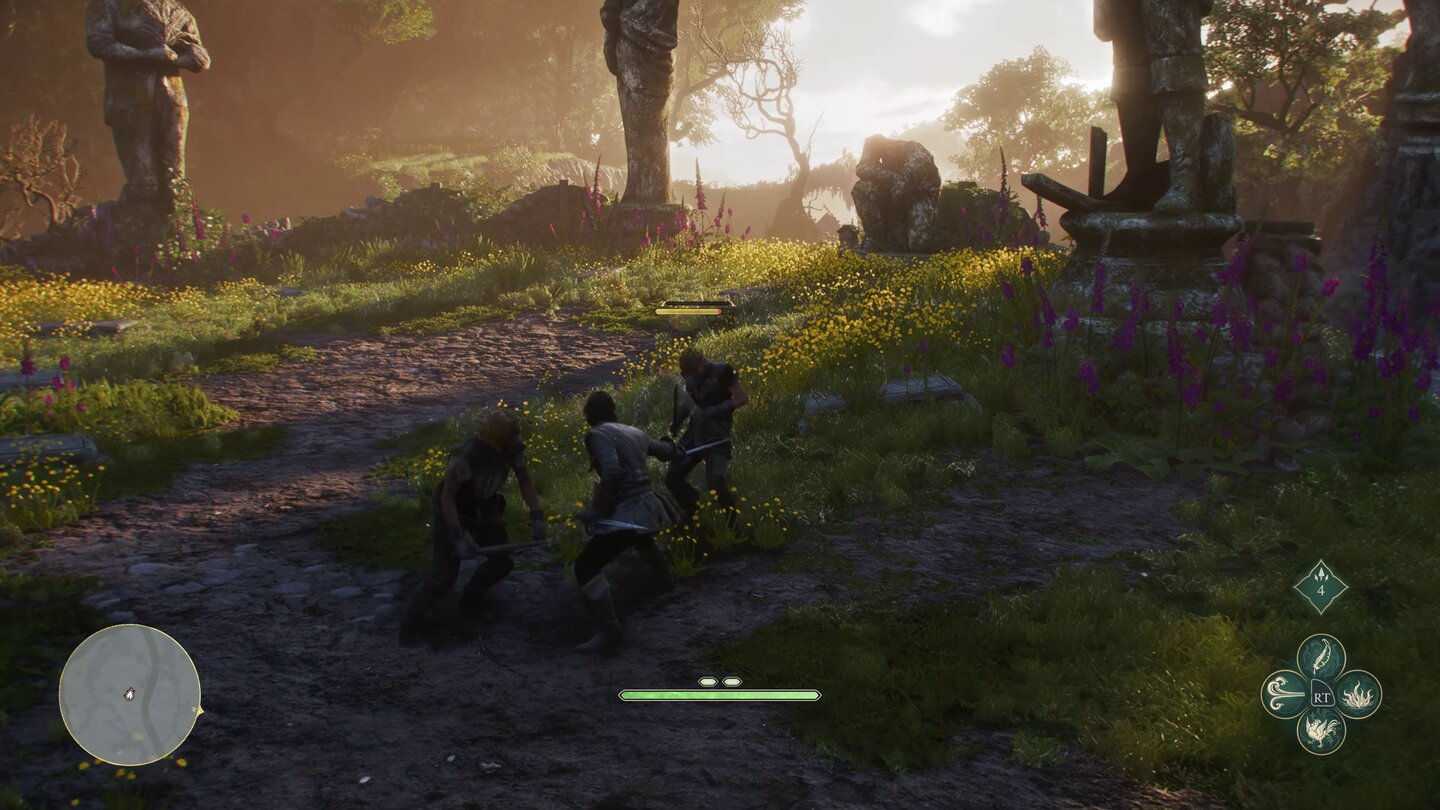Toggle the left charge pip above health bar
The width and height of the screenshot is (1440, 810).
click(707, 679)
